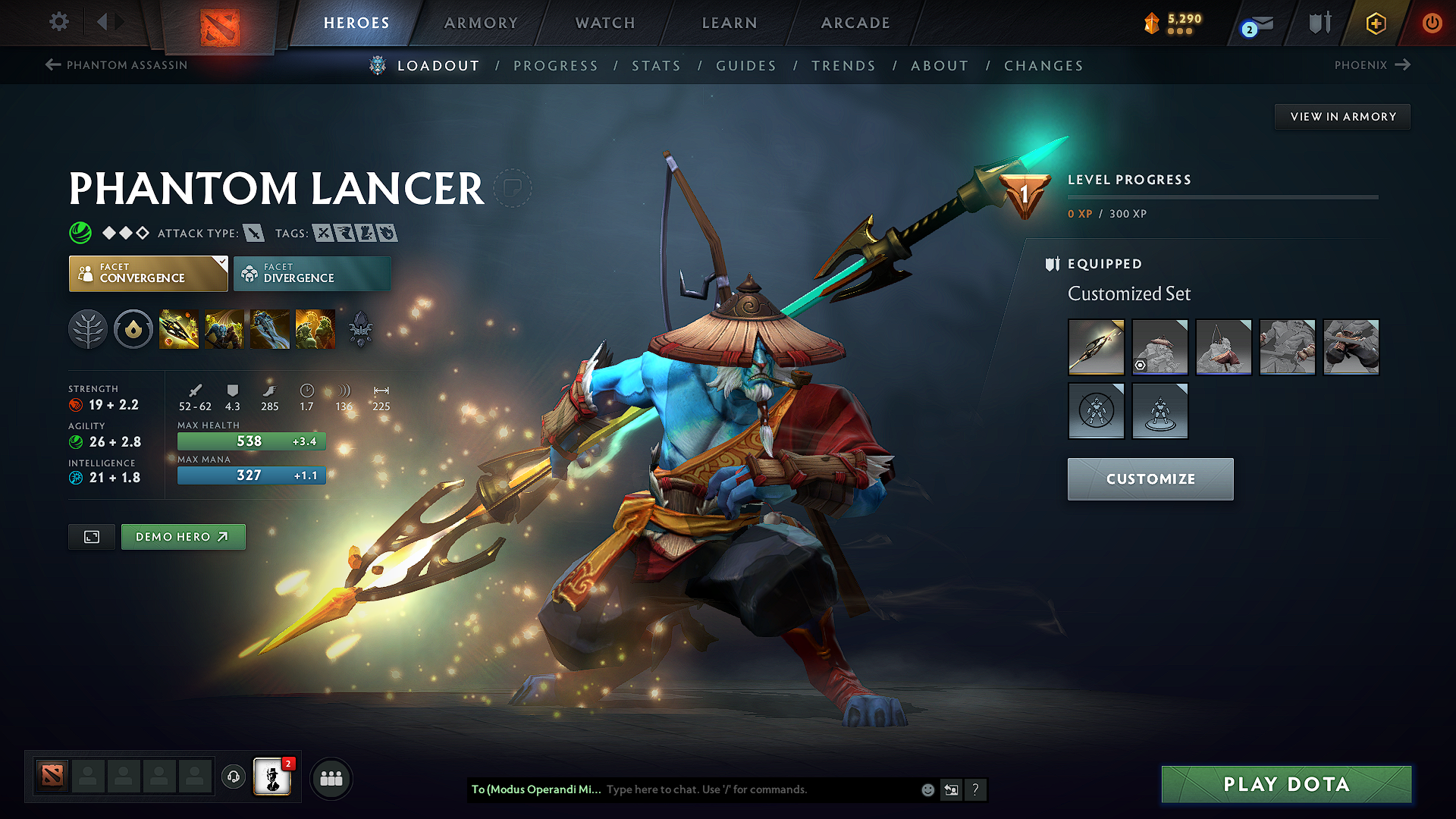Open the friends list group icon
Viewport: 1456px width, 819px height.
click(331, 777)
